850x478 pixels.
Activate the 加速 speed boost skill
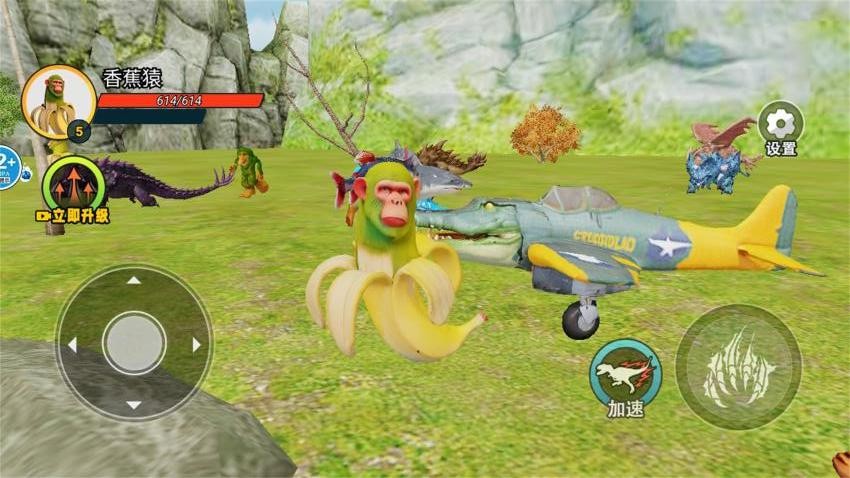[x=625, y=374]
